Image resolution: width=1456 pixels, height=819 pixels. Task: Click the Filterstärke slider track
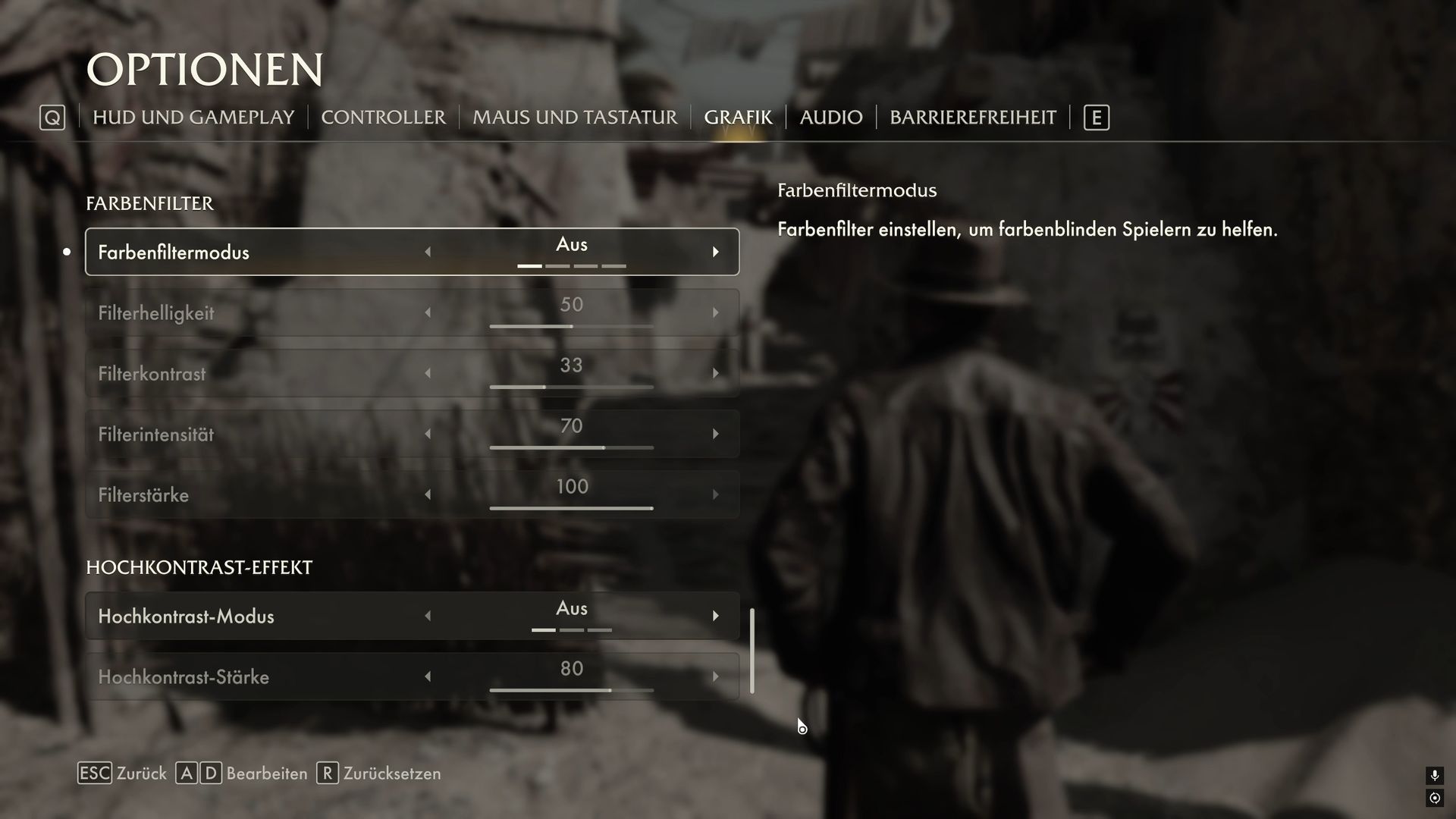click(x=571, y=508)
